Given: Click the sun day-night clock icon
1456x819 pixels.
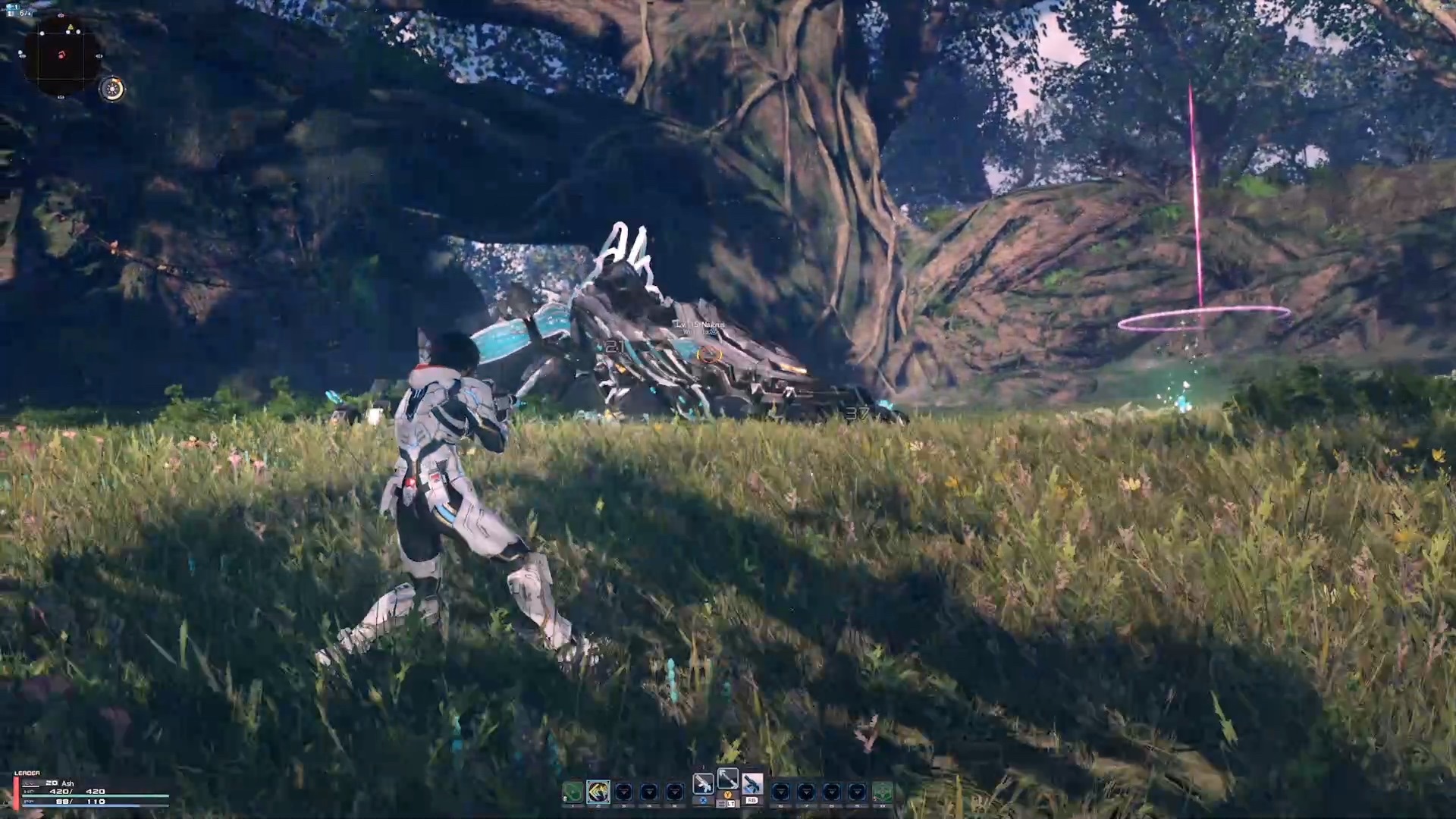Looking at the screenshot, I should (112, 89).
